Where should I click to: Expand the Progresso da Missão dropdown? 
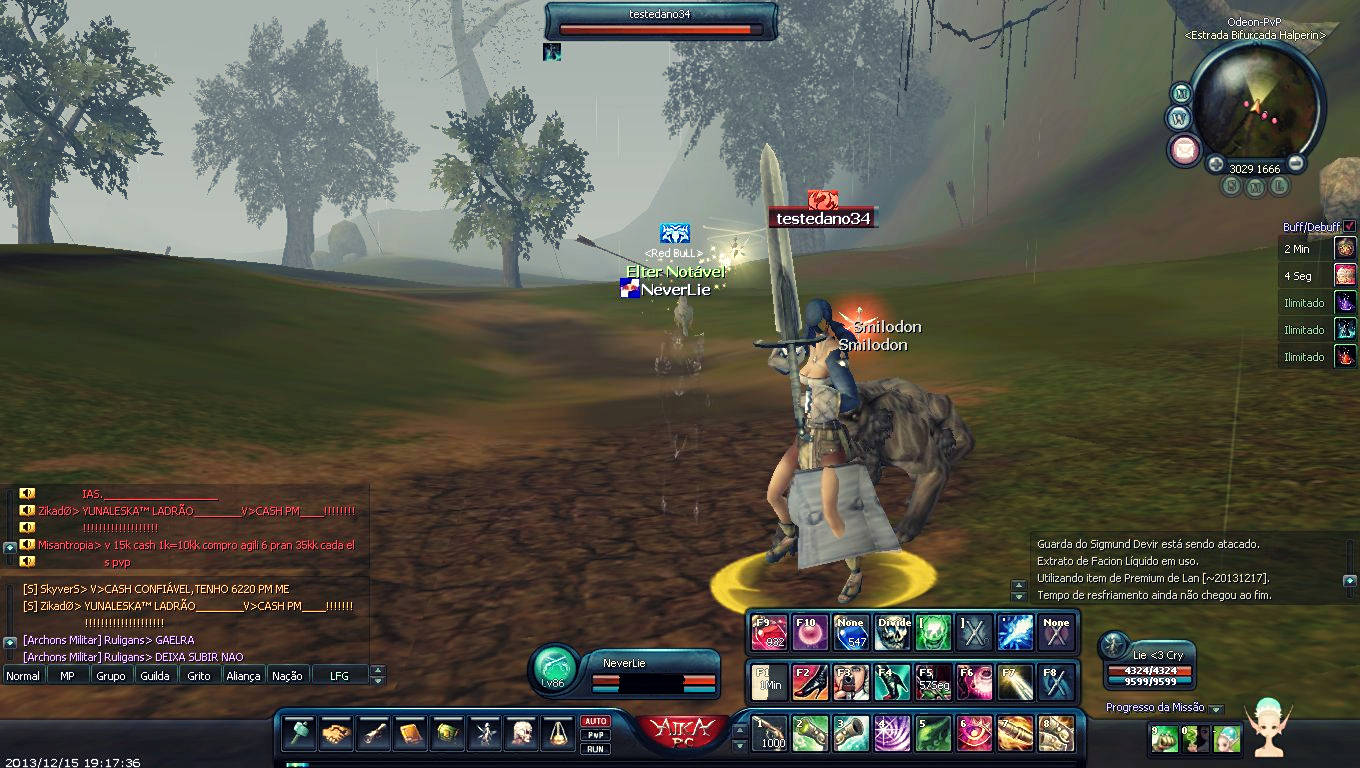[x=1216, y=709]
